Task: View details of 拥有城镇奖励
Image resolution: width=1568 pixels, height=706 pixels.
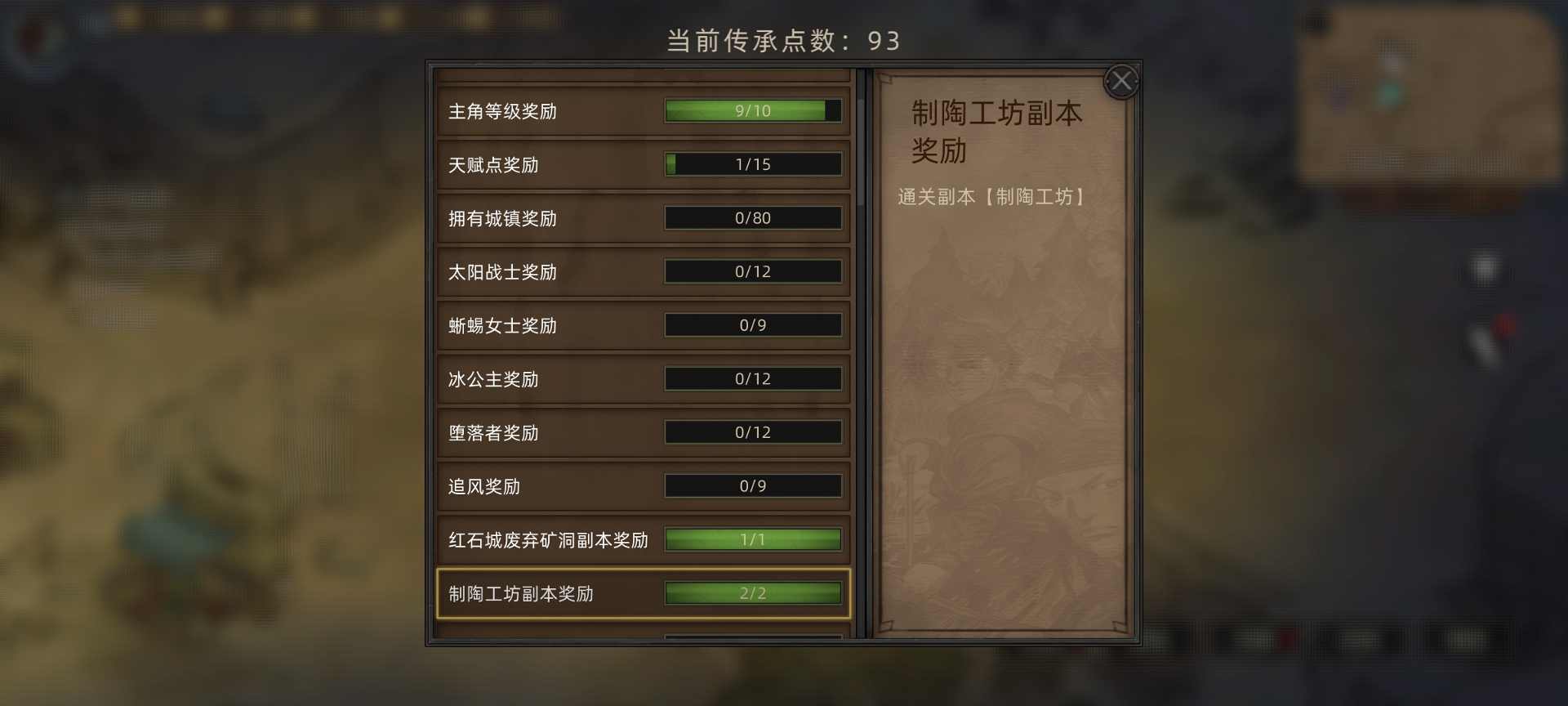Action: [642, 218]
